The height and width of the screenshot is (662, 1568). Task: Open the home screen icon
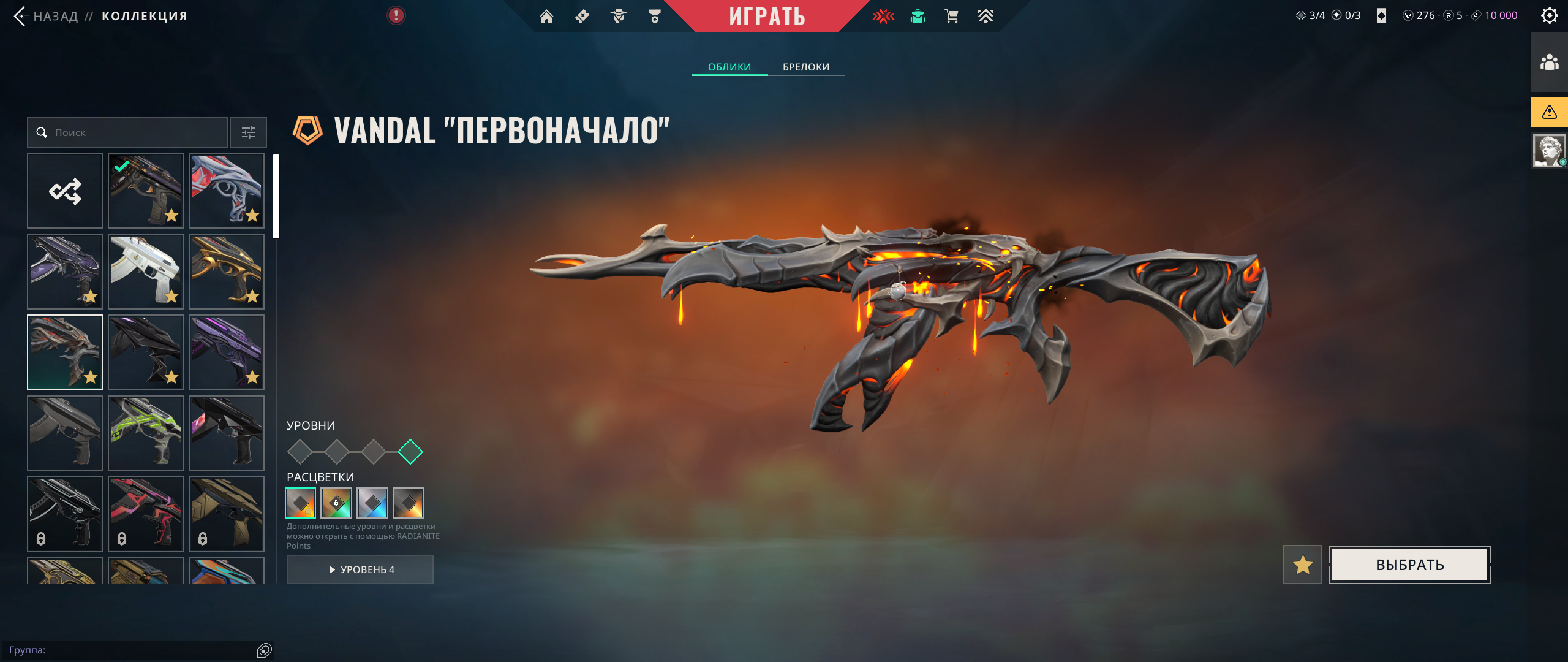546,17
